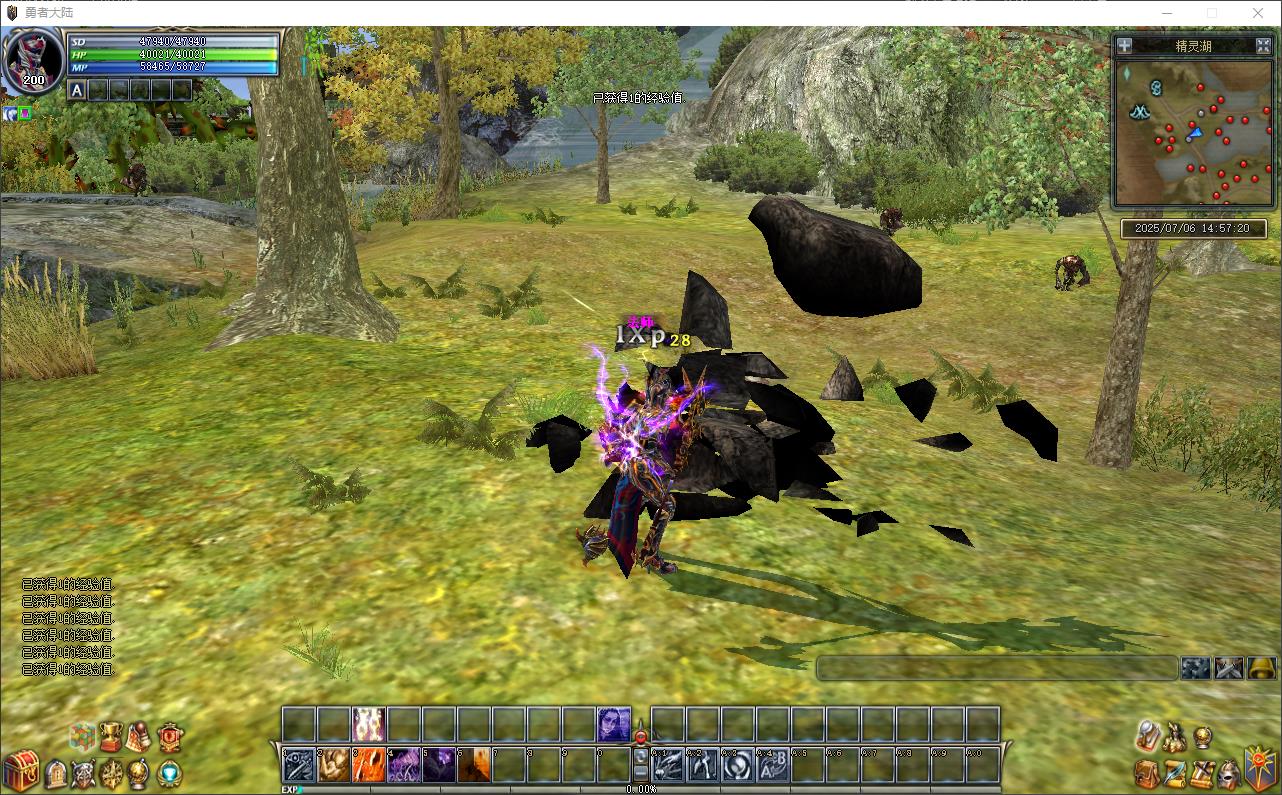Select the skull and crossed swords icon

85,773
